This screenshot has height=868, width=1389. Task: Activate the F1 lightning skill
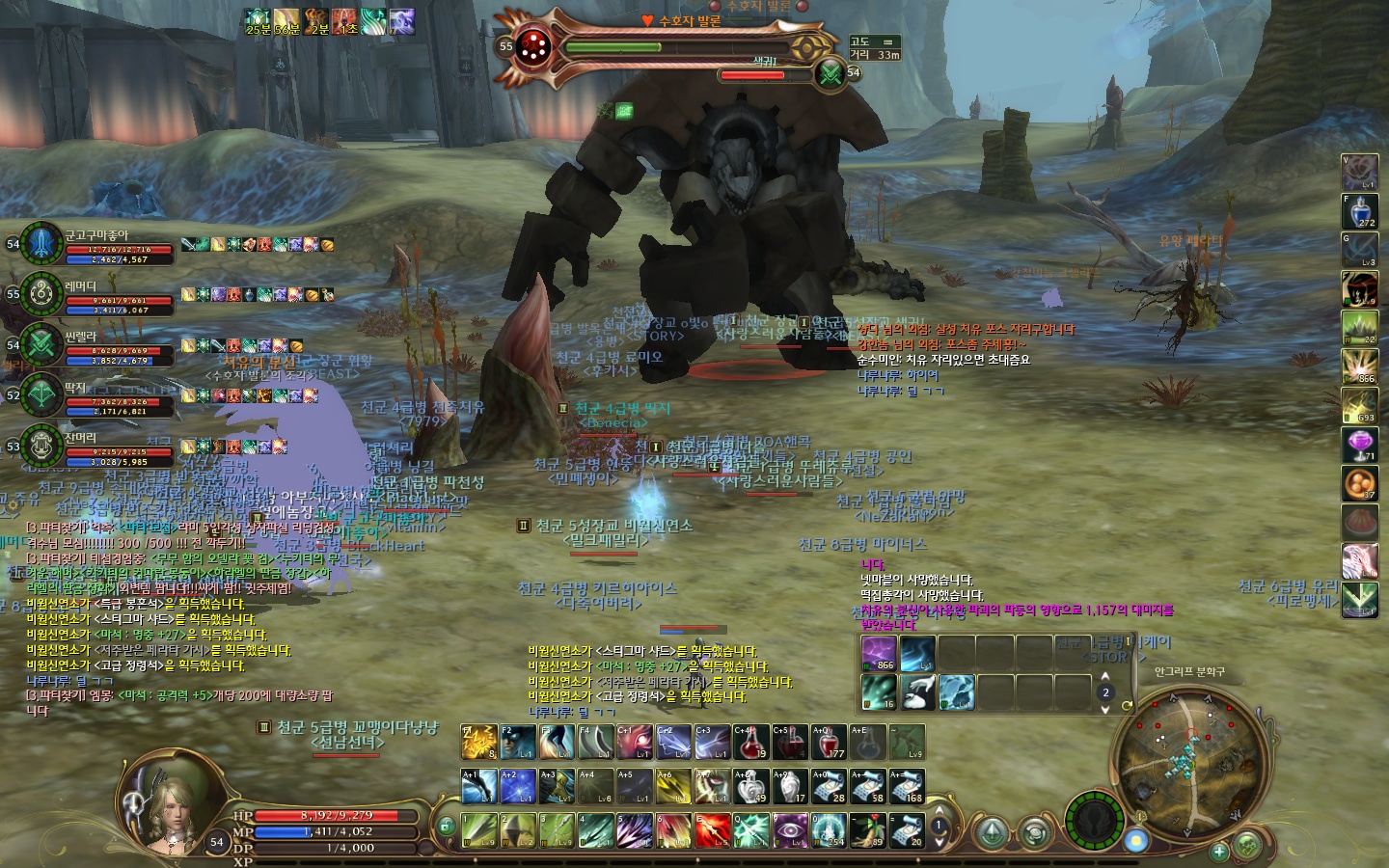point(478,742)
